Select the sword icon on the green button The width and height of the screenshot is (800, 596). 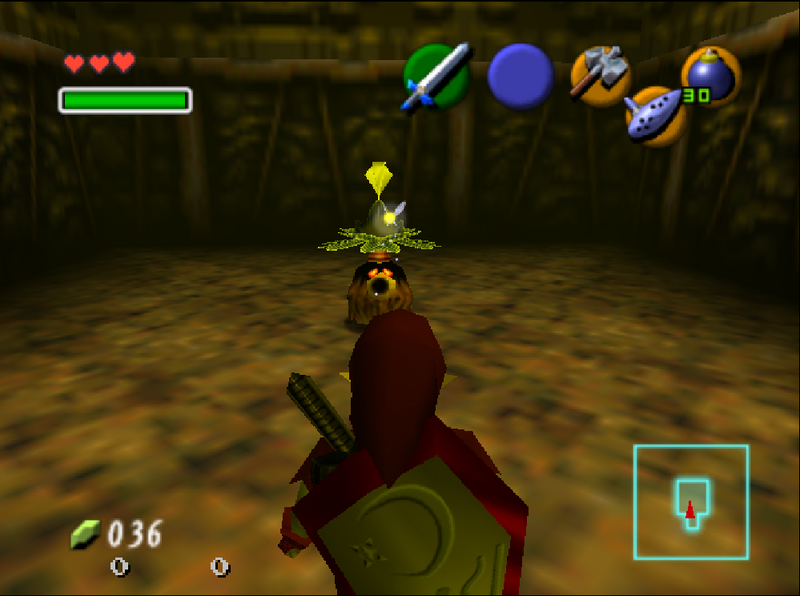tap(436, 76)
